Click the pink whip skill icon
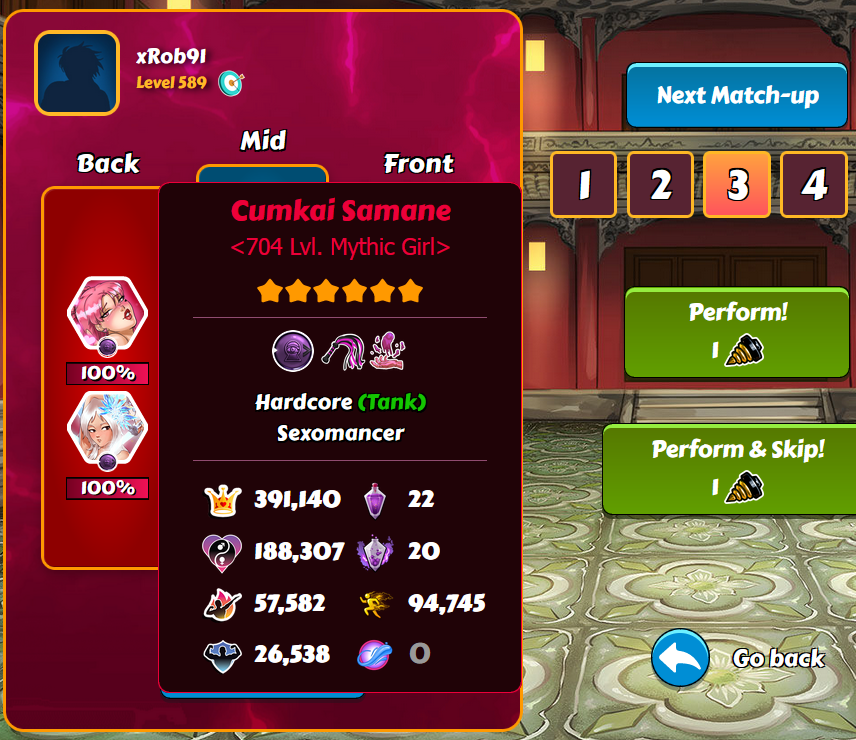The image size is (856, 740). click(341, 351)
